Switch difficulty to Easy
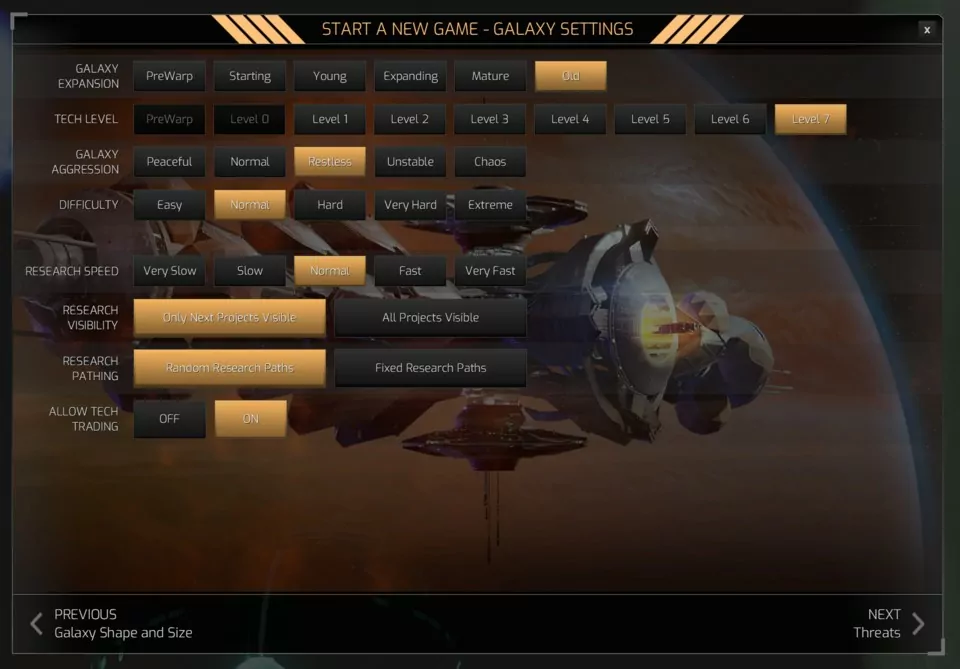Screen dimensions: 960x669 (x=169, y=205)
